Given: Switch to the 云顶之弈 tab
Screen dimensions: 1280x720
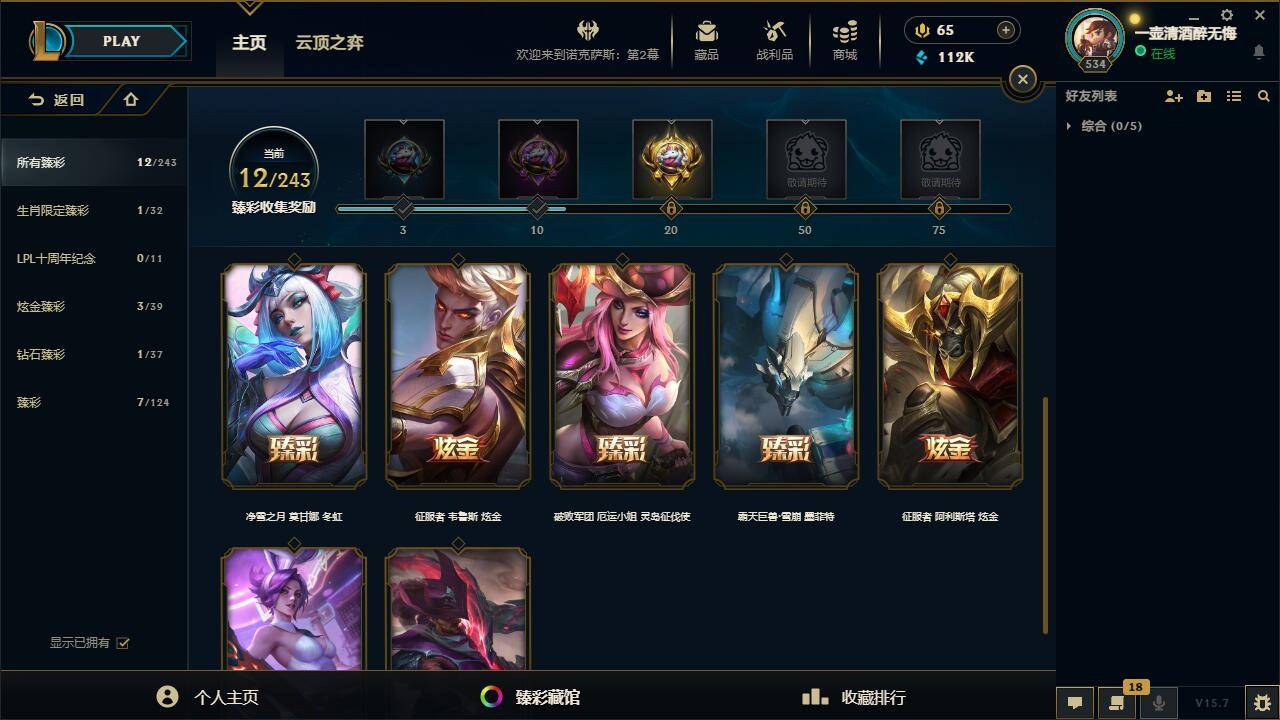Looking at the screenshot, I should coord(330,43).
